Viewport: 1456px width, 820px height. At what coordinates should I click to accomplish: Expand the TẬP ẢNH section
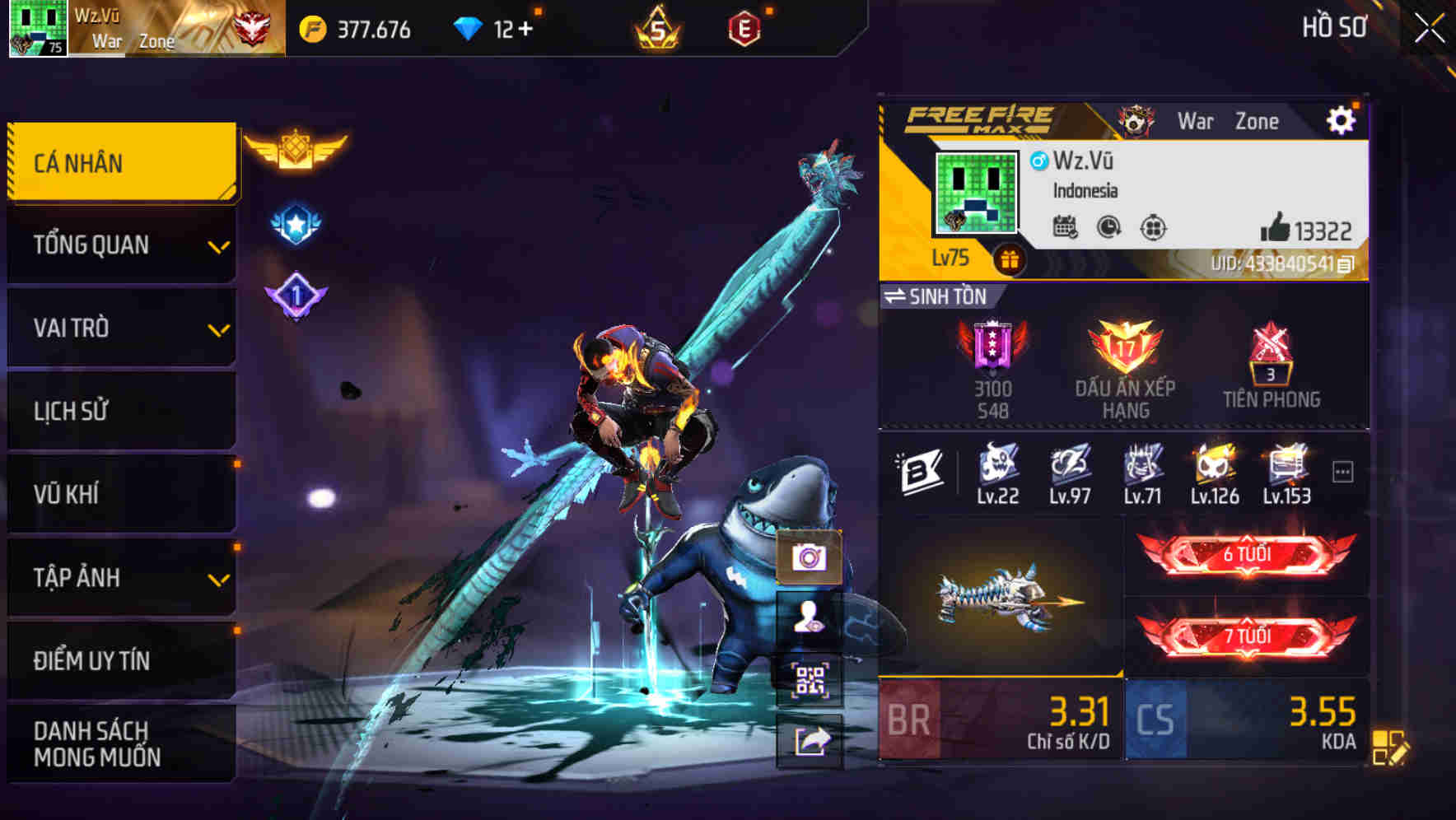pyautogui.click(x=122, y=577)
